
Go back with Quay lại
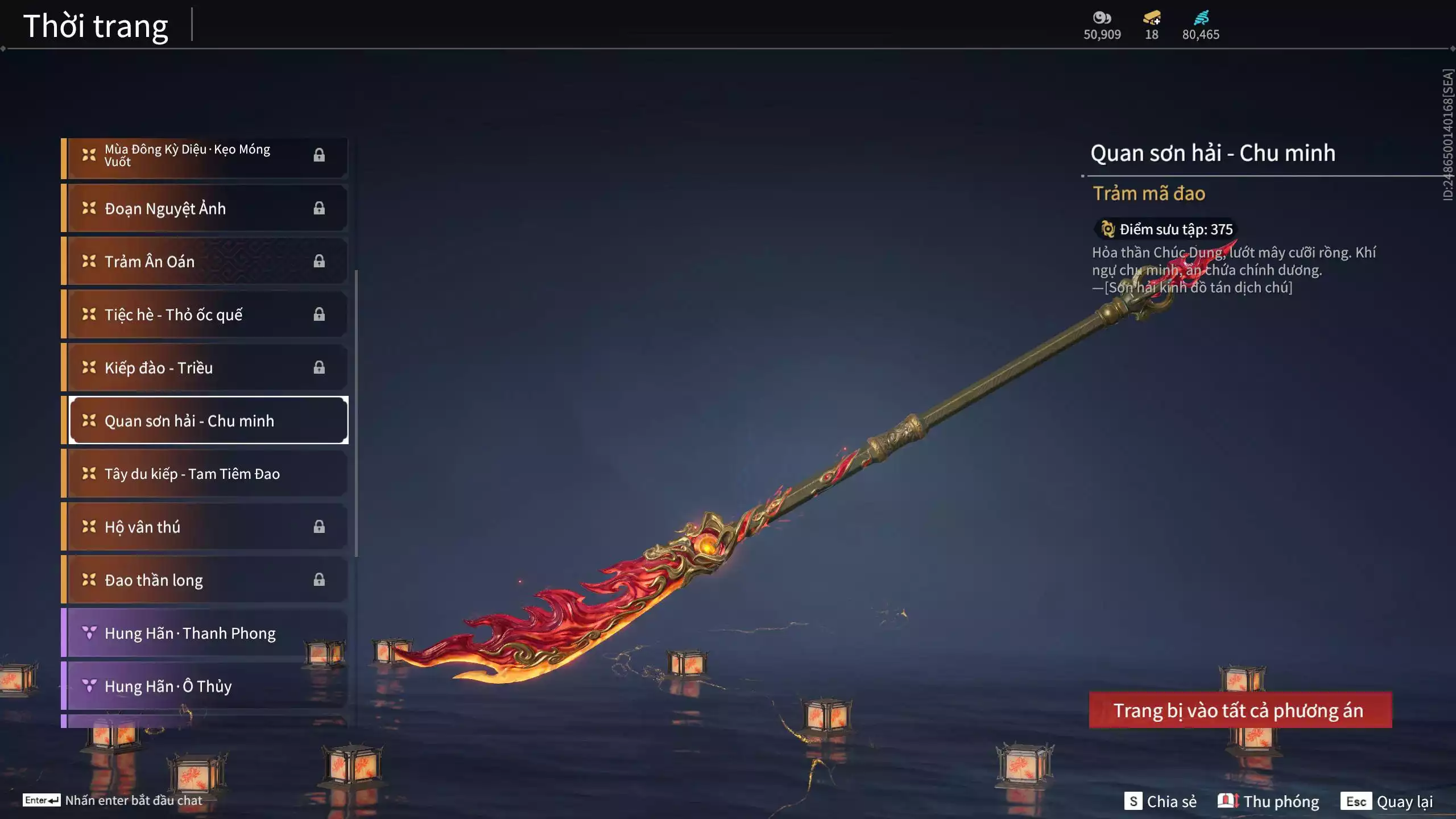pyautogui.click(x=1387, y=801)
